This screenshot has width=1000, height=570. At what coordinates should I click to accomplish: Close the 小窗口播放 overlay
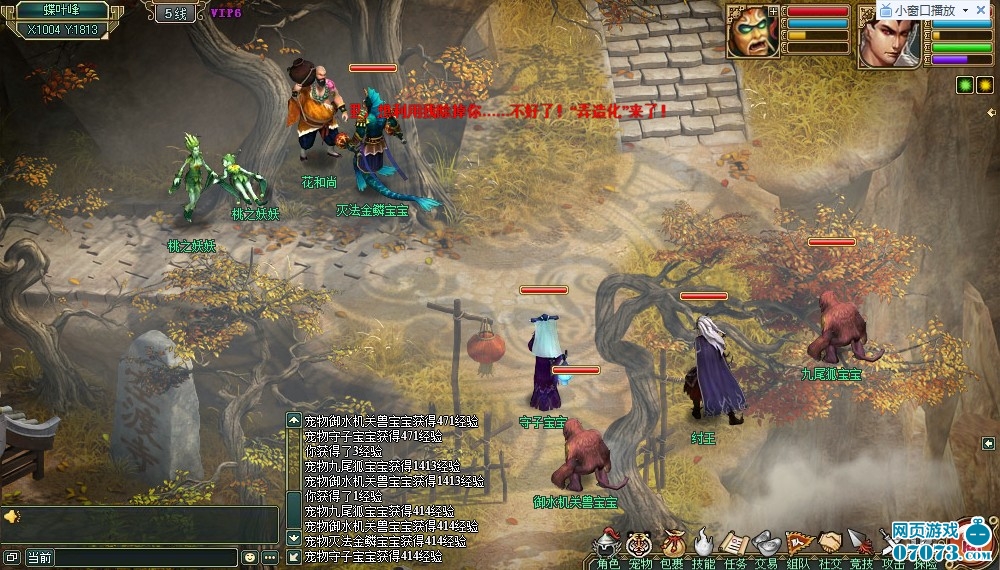(981, 10)
